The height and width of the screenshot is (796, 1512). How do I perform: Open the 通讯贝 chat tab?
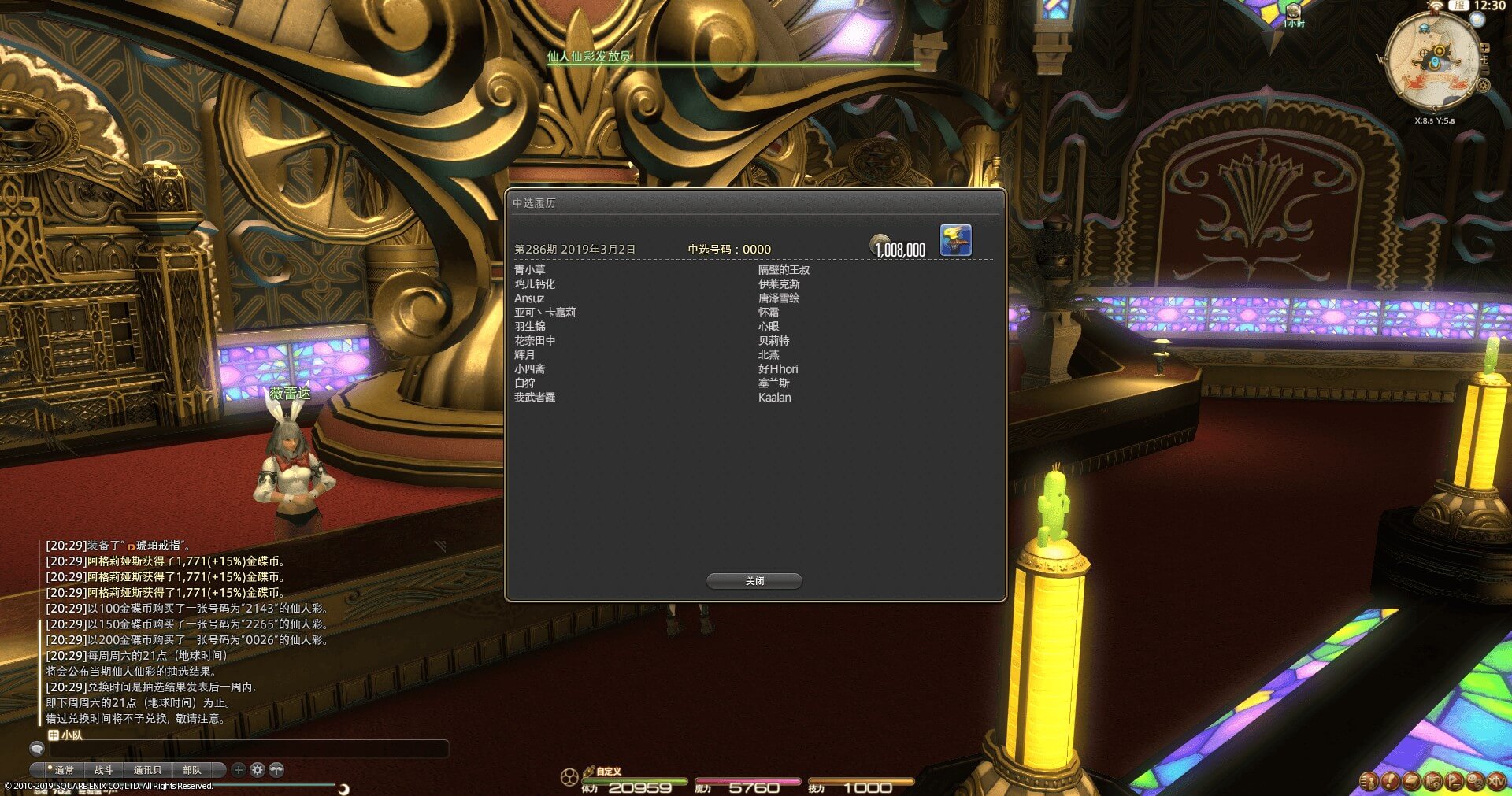(147, 770)
